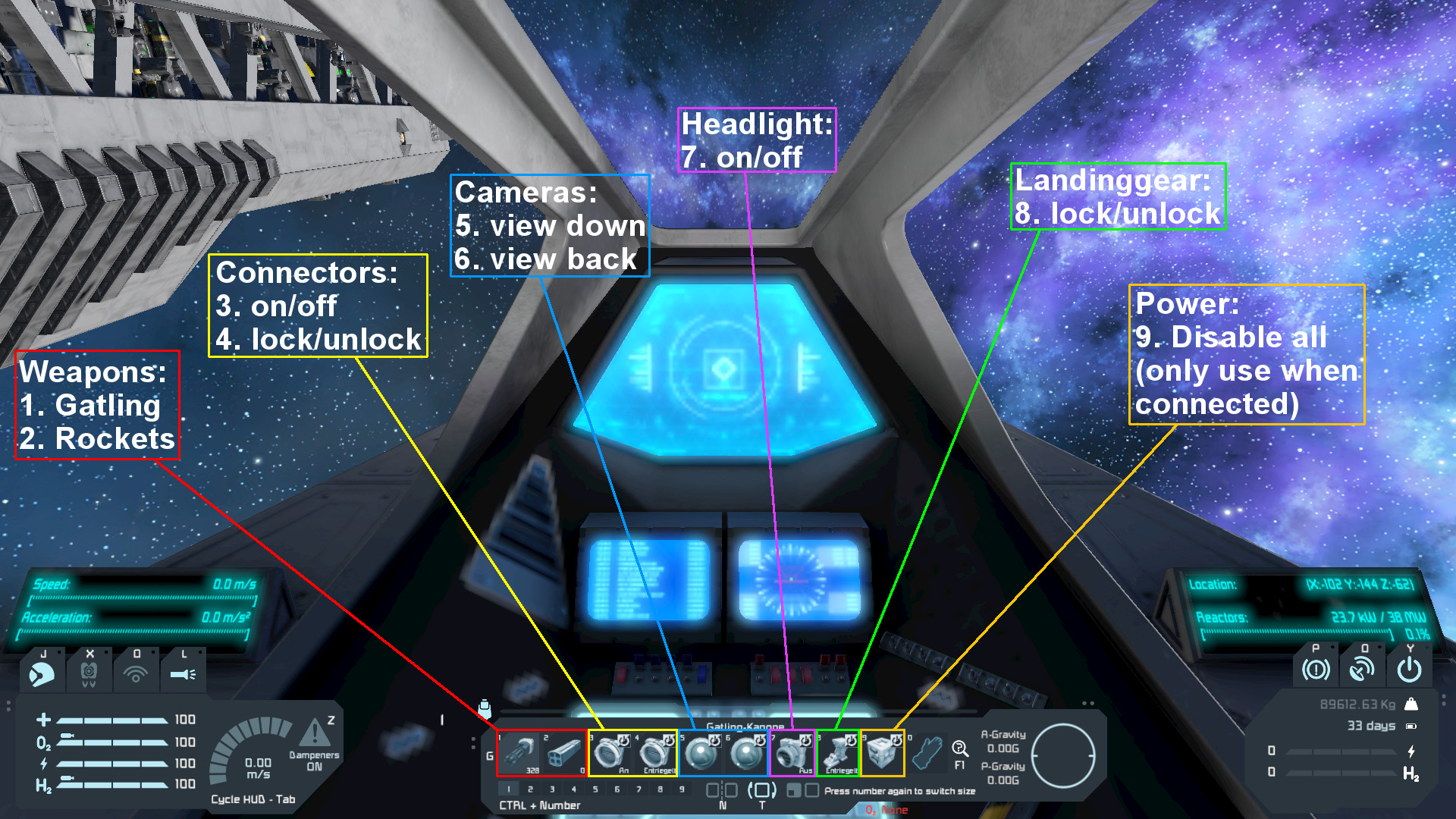Activate the camera in slot 5
Image resolution: width=1456 pixels, height=819 pixels.
coord(701,753)
